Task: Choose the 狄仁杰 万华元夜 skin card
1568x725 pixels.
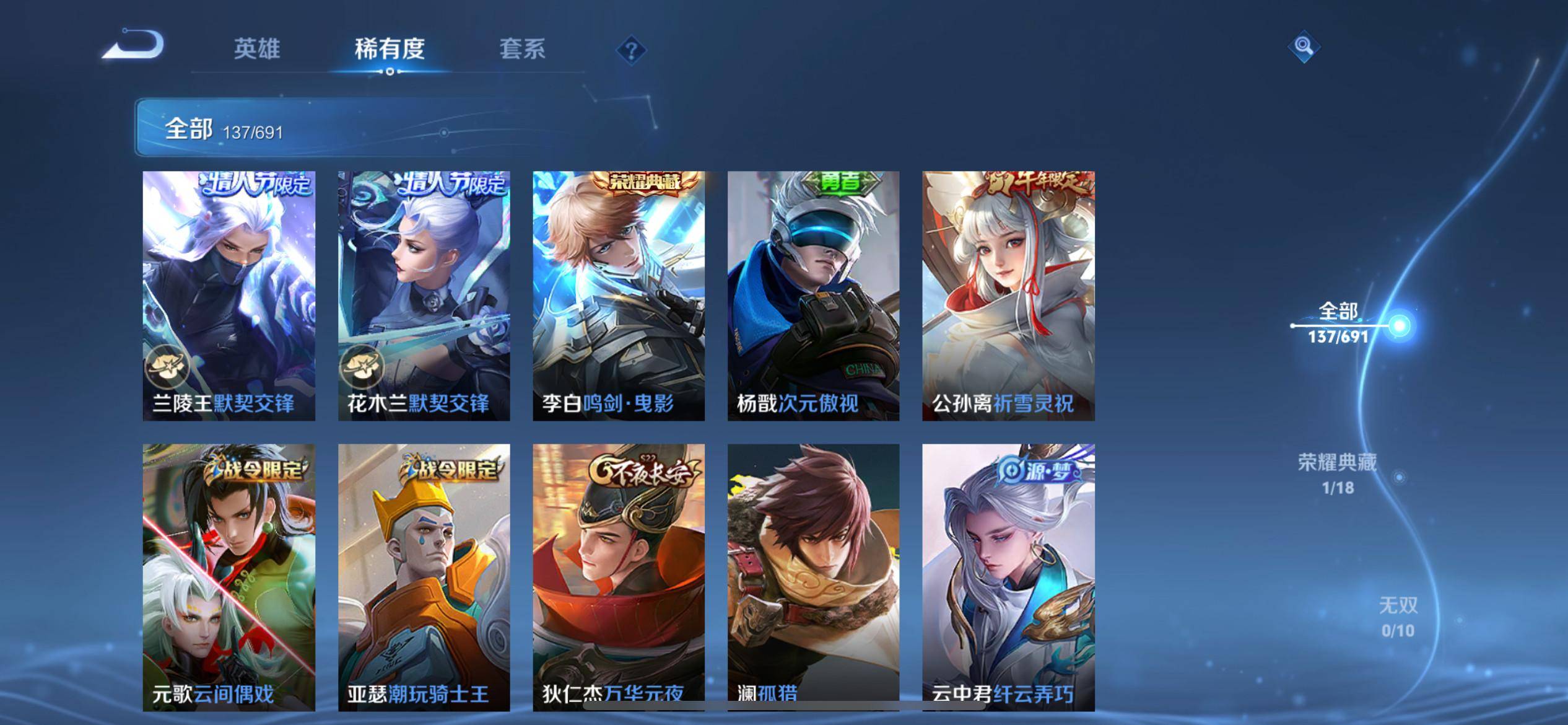Action: tap(619, 576)
